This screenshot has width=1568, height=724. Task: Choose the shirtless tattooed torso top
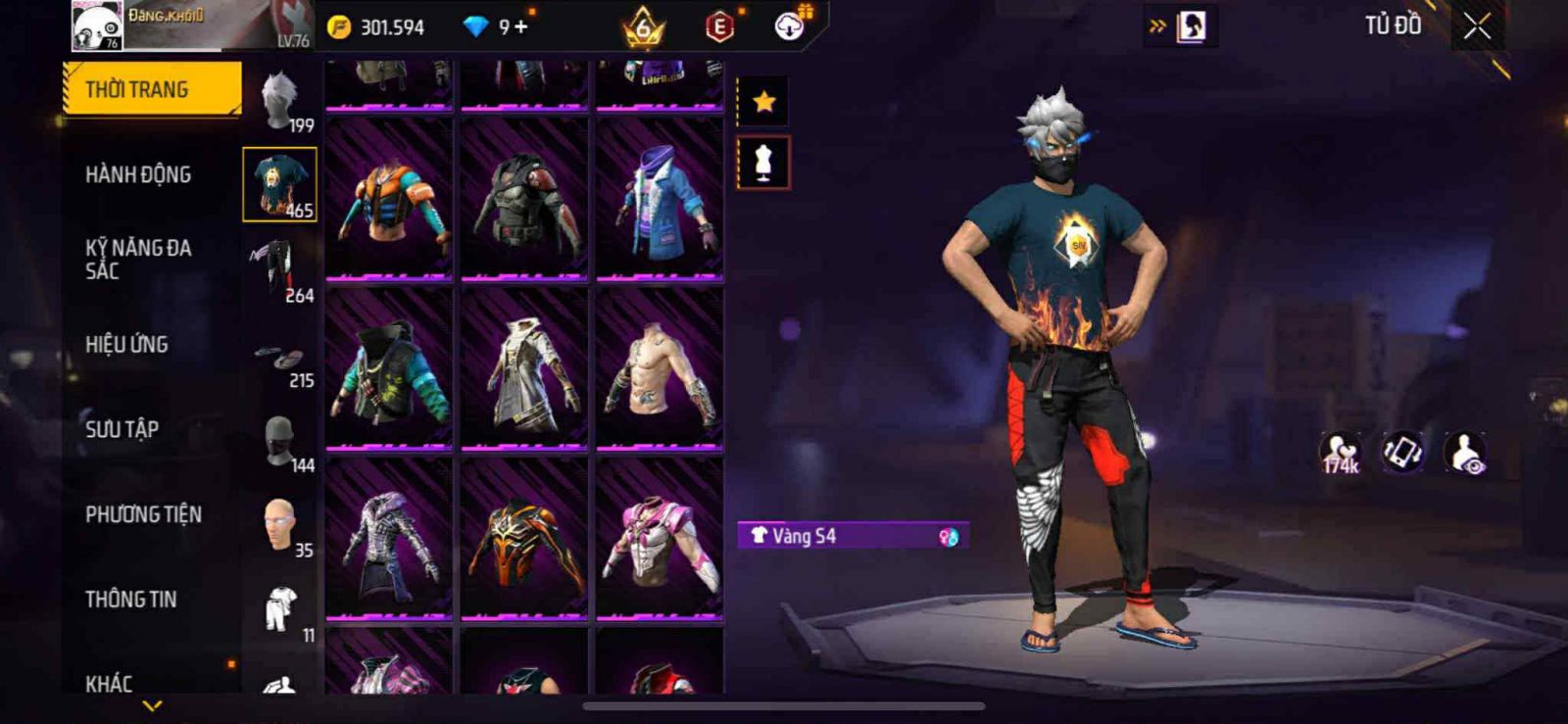[x=660, y=370]
